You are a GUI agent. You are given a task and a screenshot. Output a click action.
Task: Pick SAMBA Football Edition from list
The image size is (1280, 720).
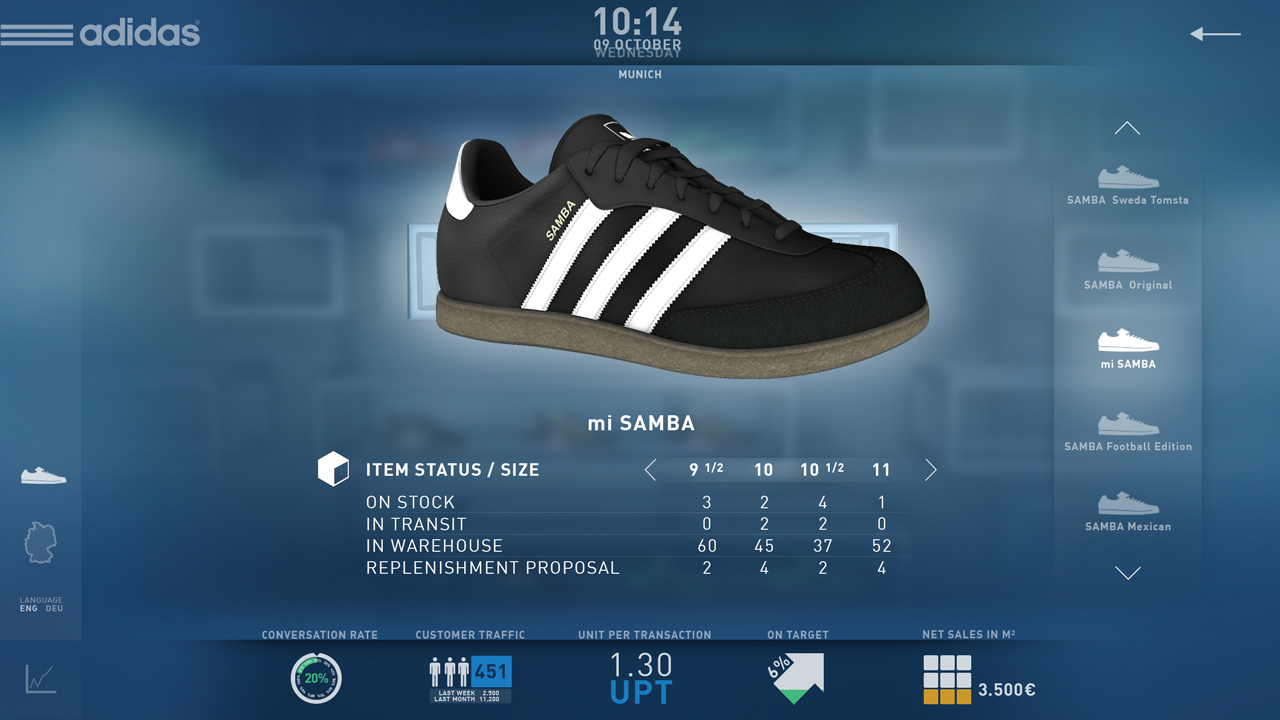tap(1128, 431)
